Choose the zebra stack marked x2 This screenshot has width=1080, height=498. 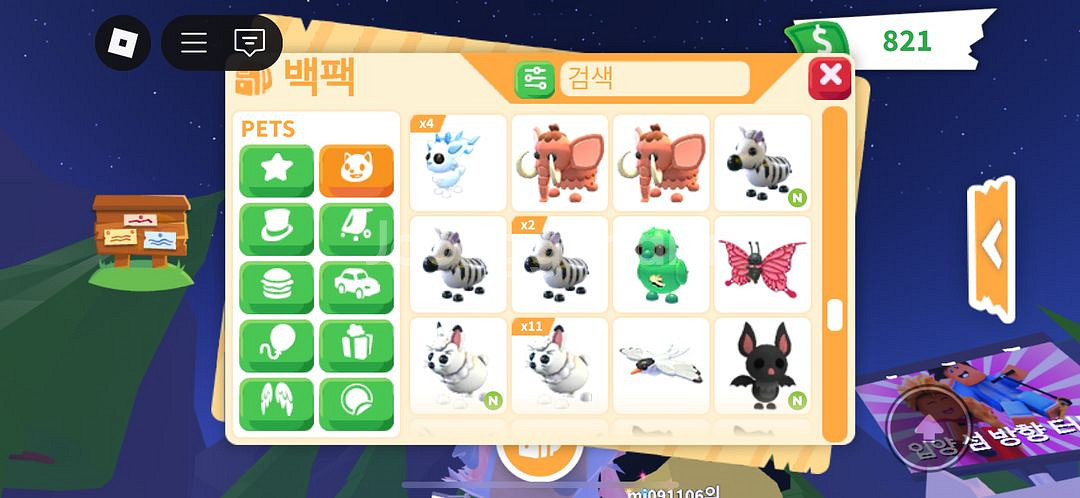(559, 264)
